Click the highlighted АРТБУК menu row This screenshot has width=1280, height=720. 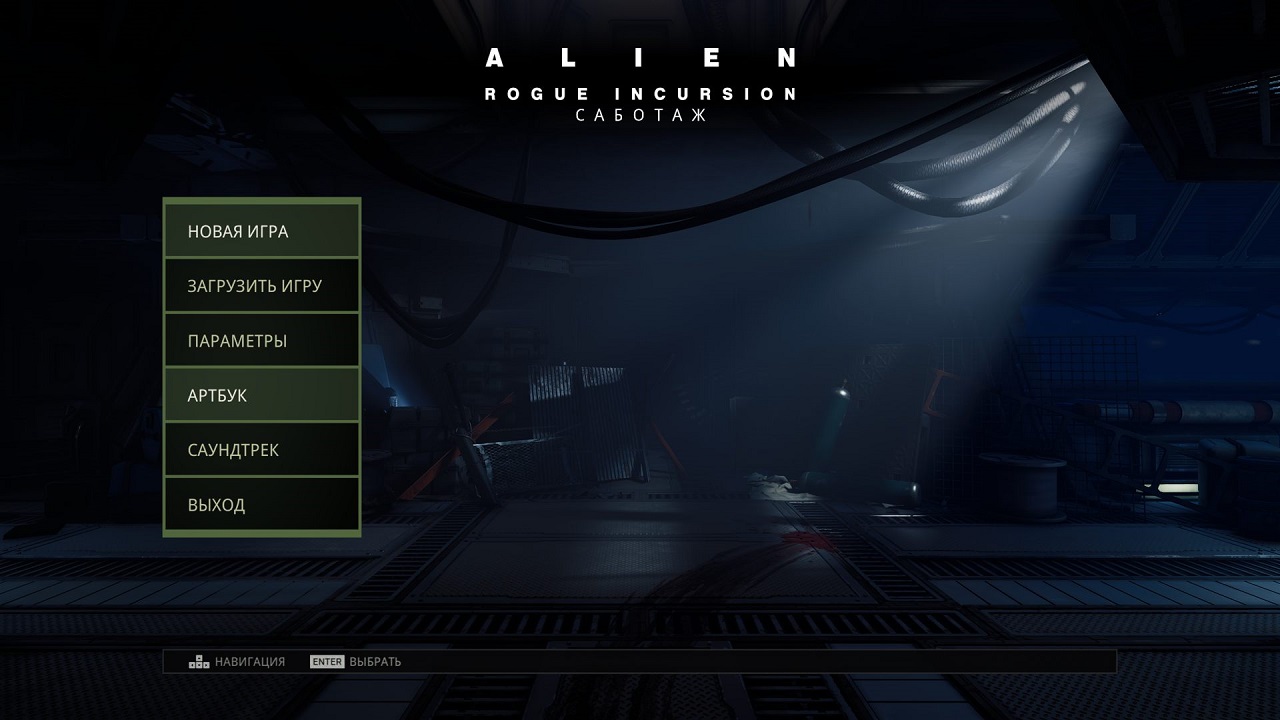(x=260, y=395)
